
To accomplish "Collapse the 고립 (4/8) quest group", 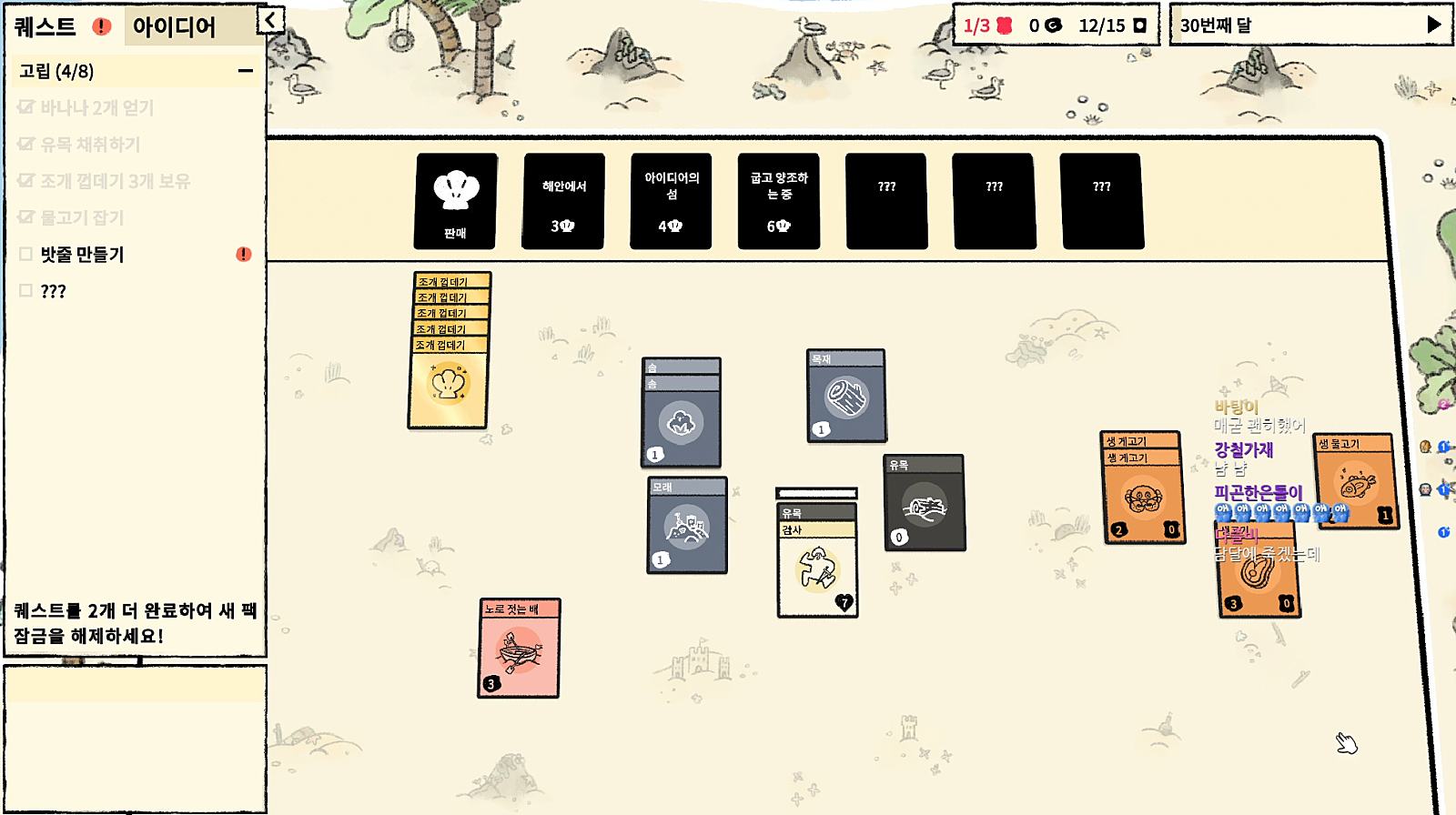I will tap(245, 71).
